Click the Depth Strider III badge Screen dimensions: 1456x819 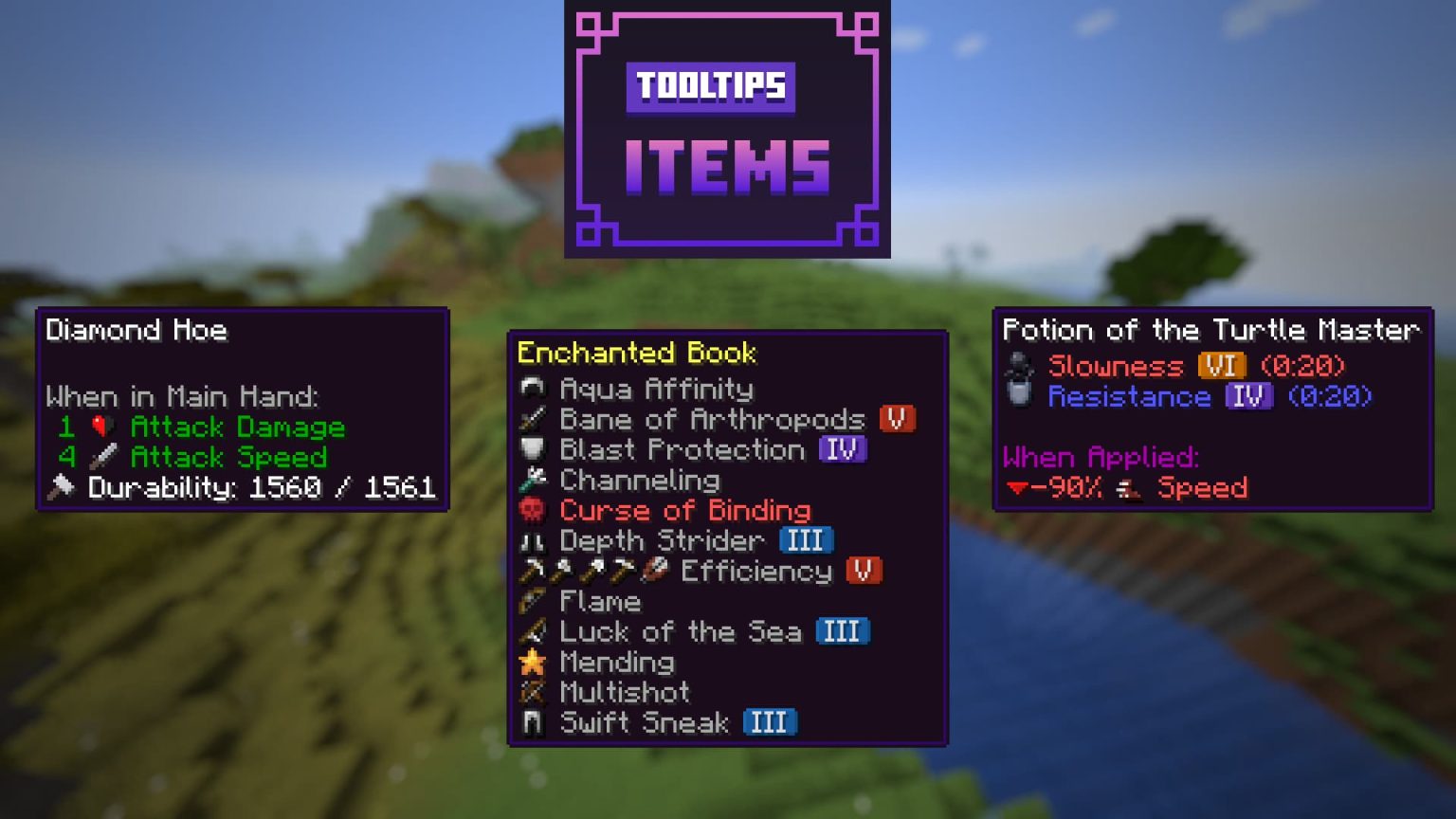pyautogui.click(x=805, y=540)
